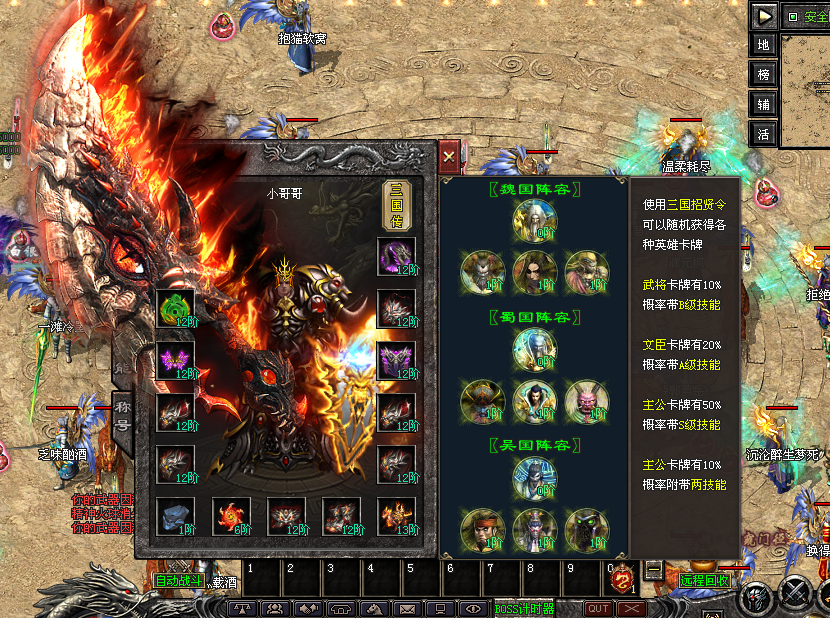Select the 13阶 equipment slot
The width and height of the screenshot is (830, 618).
[396, 516]
